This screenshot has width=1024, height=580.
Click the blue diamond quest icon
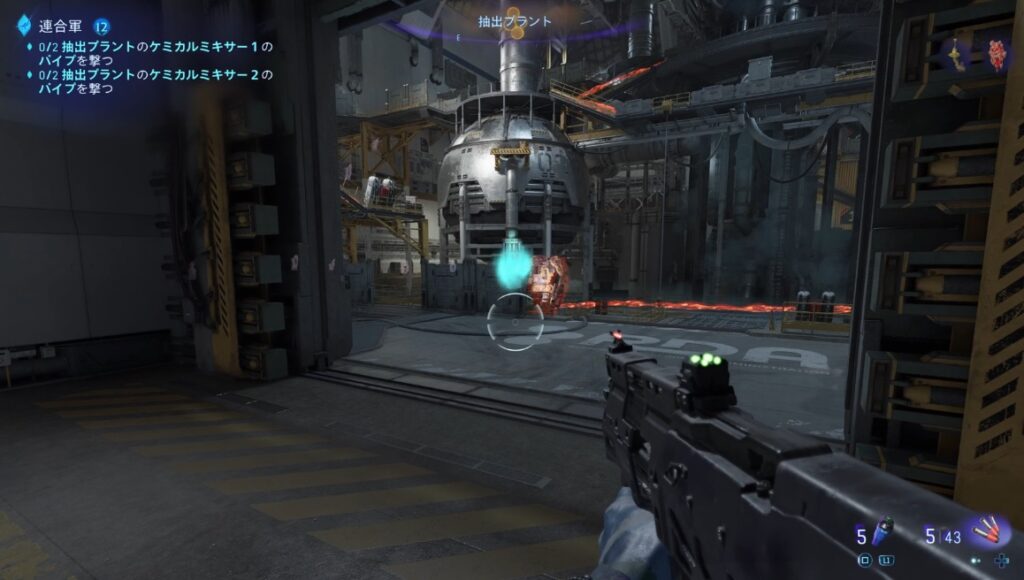coord(24,24)
